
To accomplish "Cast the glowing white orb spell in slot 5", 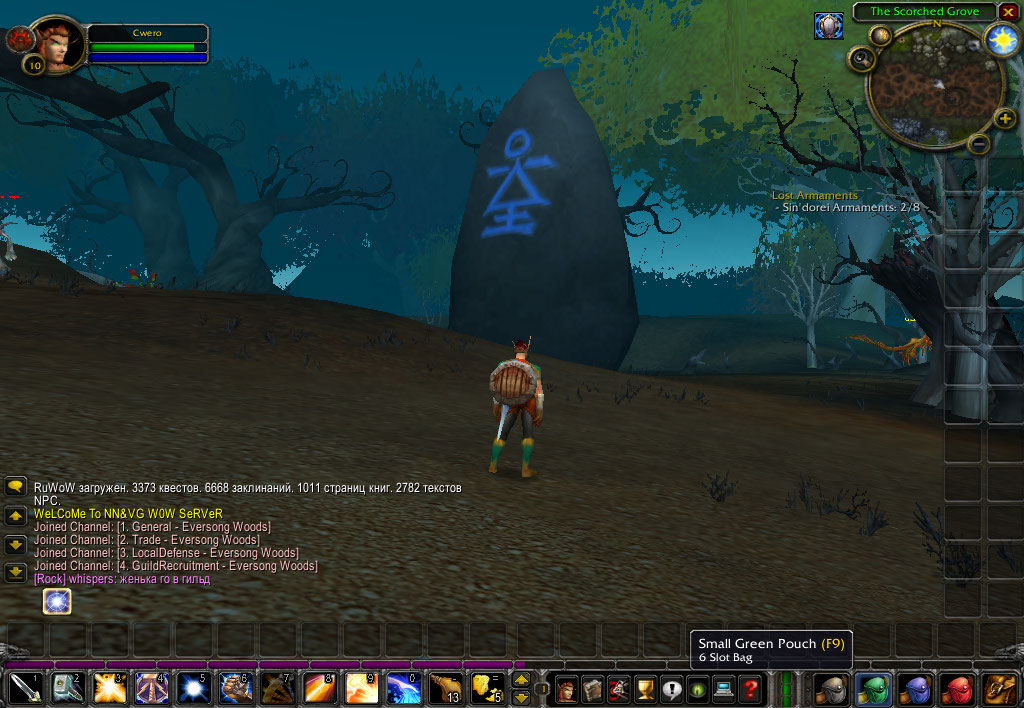I will tap(193, 688).
